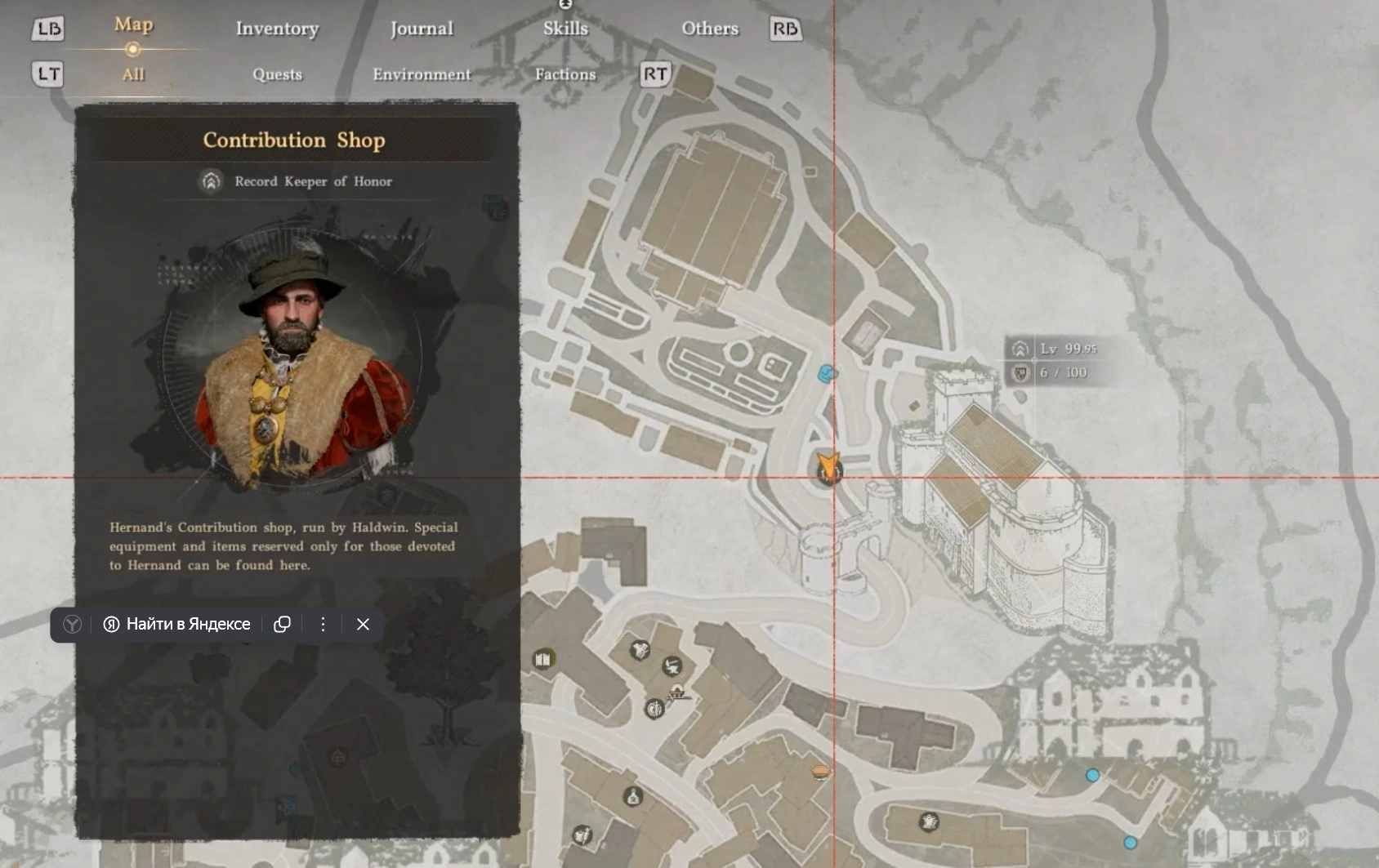Switch to the Inventory tab
Image resolution: width=1379 pixels, height=868 pixels.
pyautogui.click(x=277, y=29)
